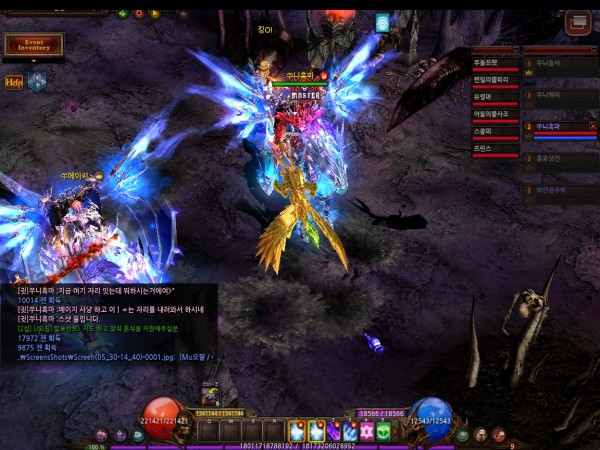Open the blue shield icon beside Help
The width and height of the screenshot is (600, 450).
37,83
